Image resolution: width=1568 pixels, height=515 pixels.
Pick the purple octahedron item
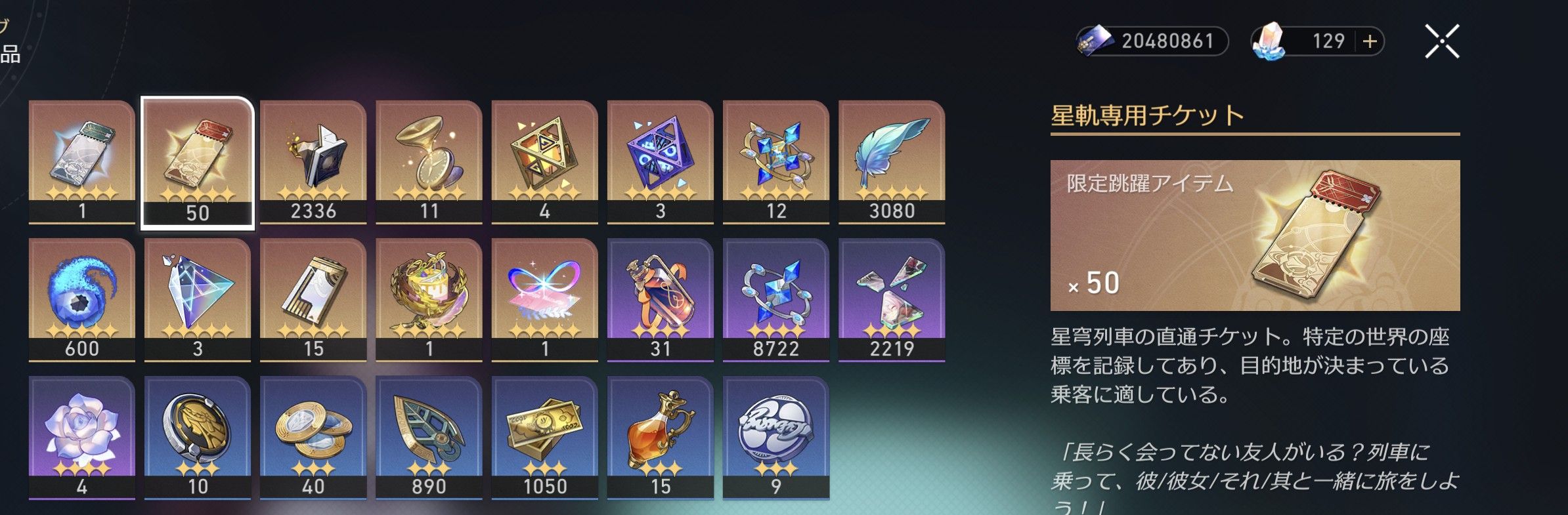660,161
